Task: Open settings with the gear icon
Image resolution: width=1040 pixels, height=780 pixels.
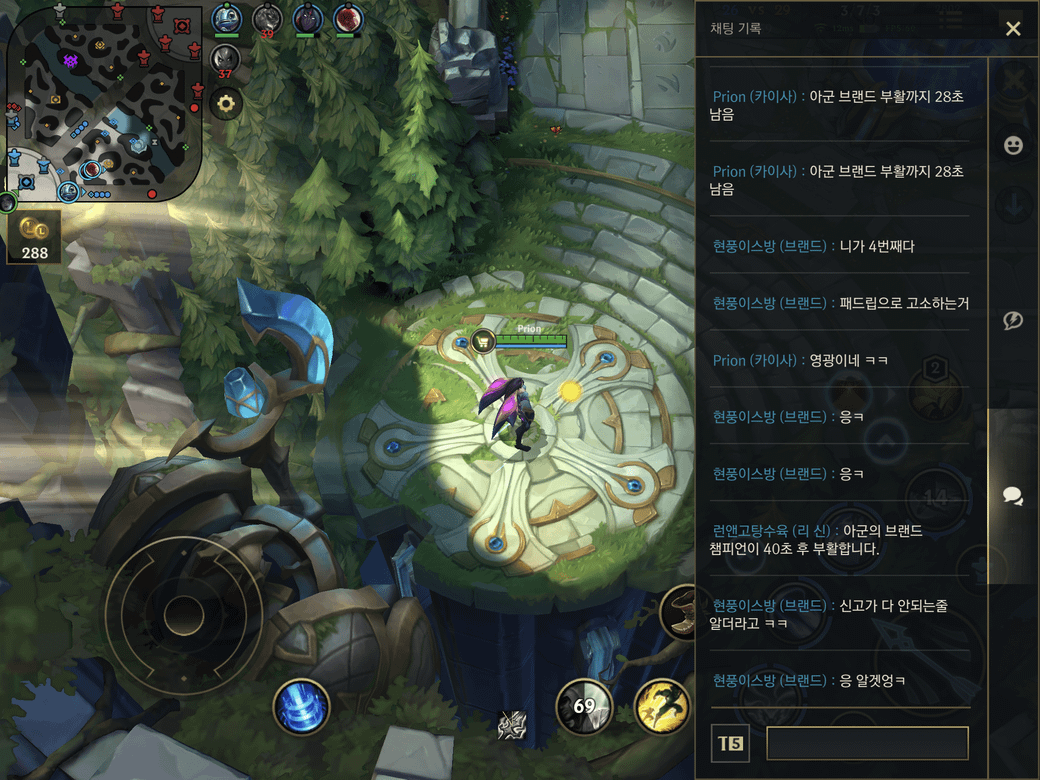Action: [x=226, y=103]
